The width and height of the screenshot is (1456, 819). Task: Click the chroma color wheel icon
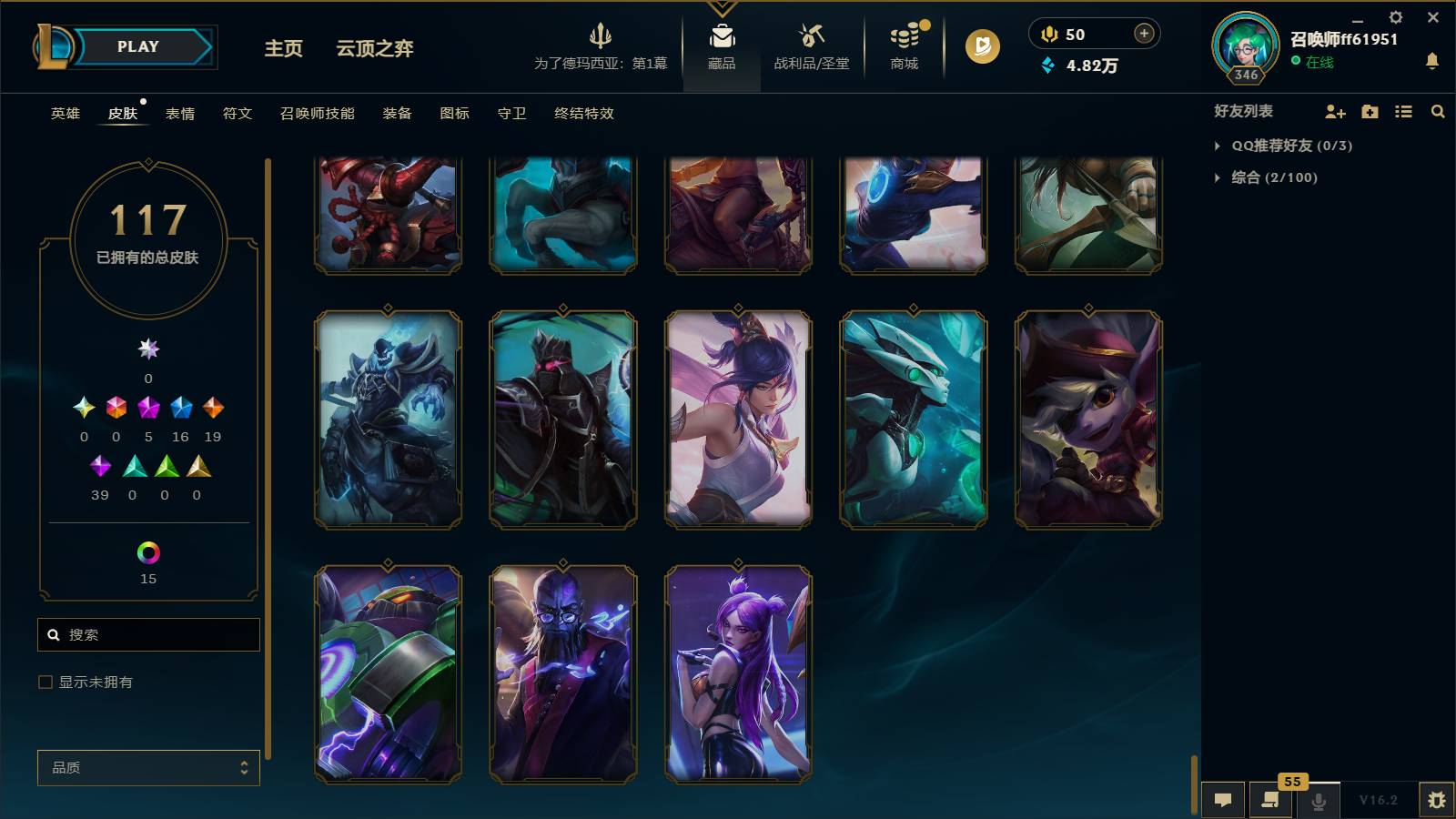(x=148, y=551)
